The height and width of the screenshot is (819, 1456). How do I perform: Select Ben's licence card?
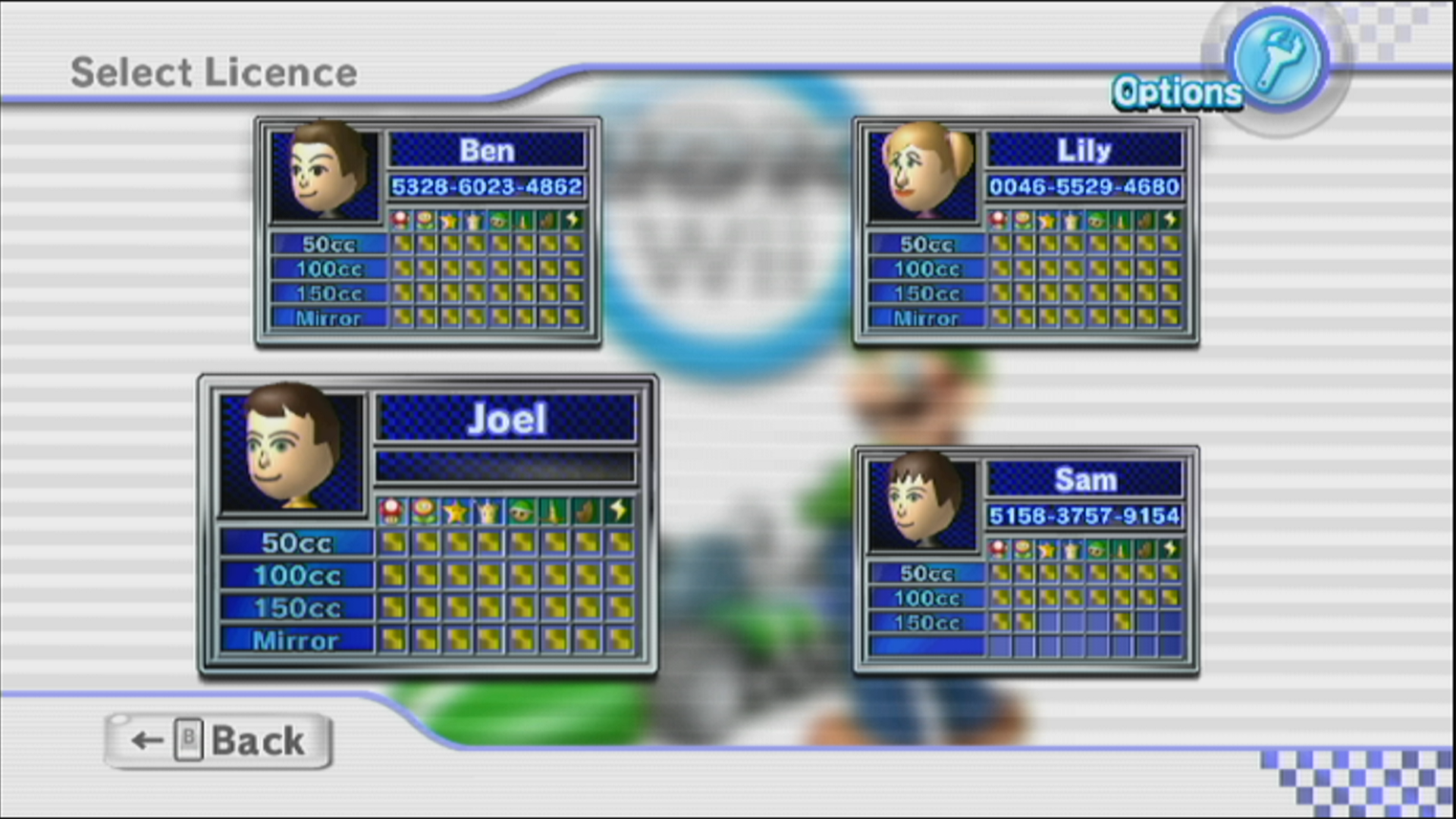(428, 231)
